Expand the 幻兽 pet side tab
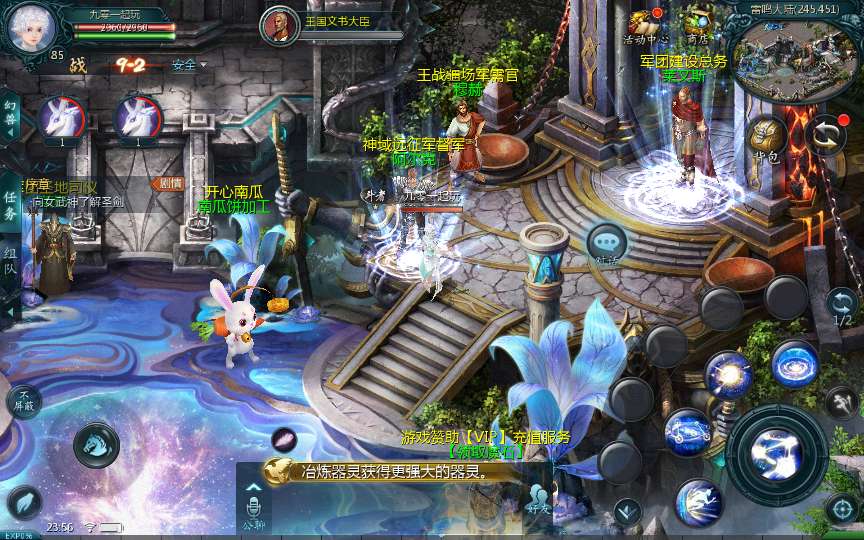This screenshot has width=864, height=540. click(x=9, y=112)
